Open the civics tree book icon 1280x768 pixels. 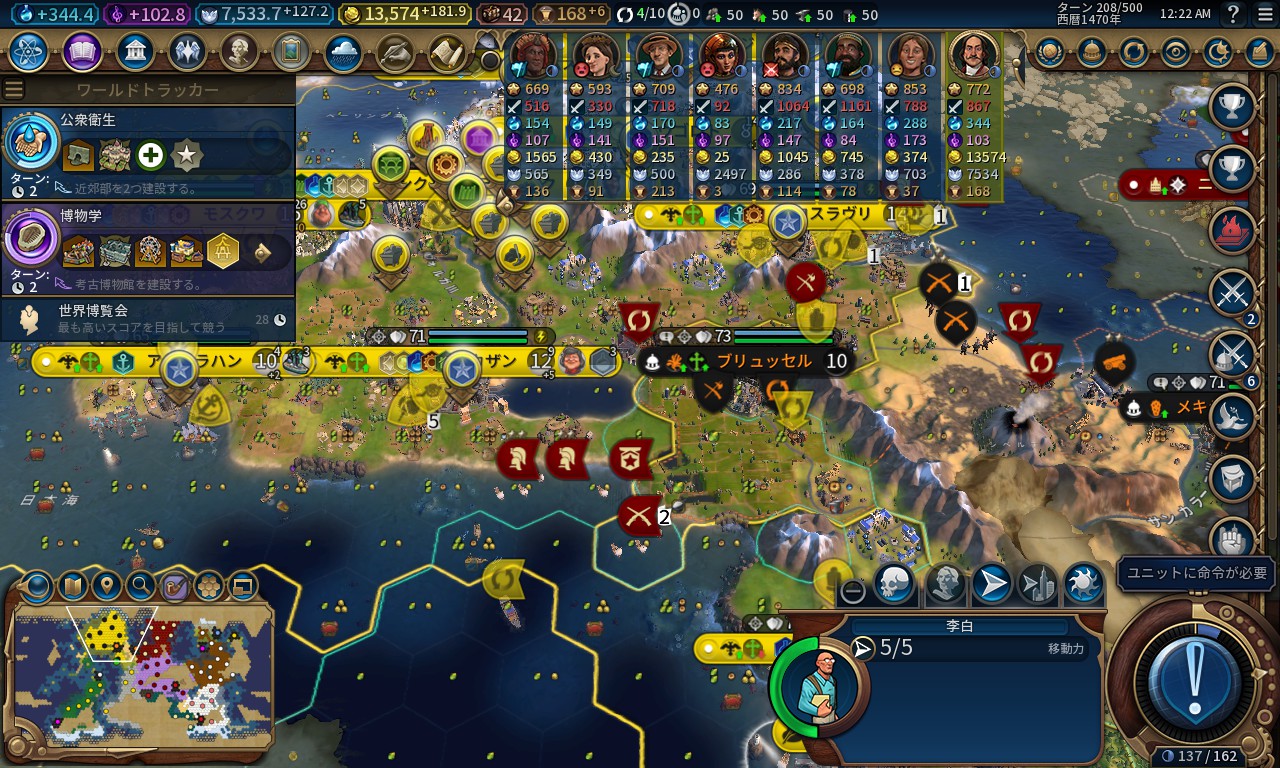[82, 52]
